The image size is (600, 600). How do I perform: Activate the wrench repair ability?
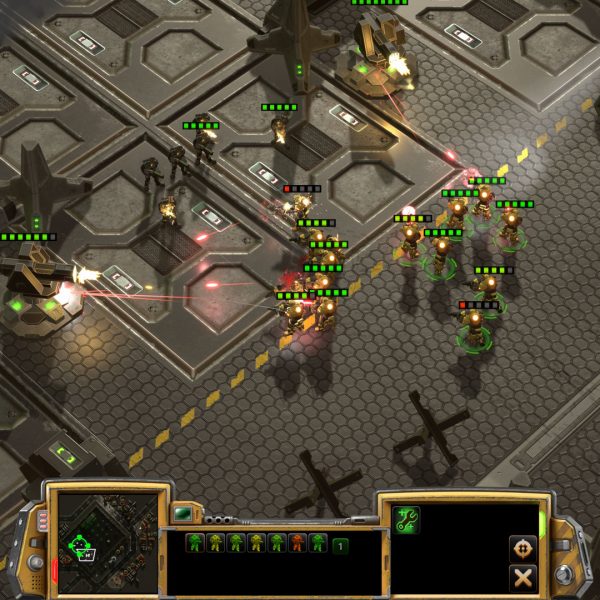pos(407,520)
